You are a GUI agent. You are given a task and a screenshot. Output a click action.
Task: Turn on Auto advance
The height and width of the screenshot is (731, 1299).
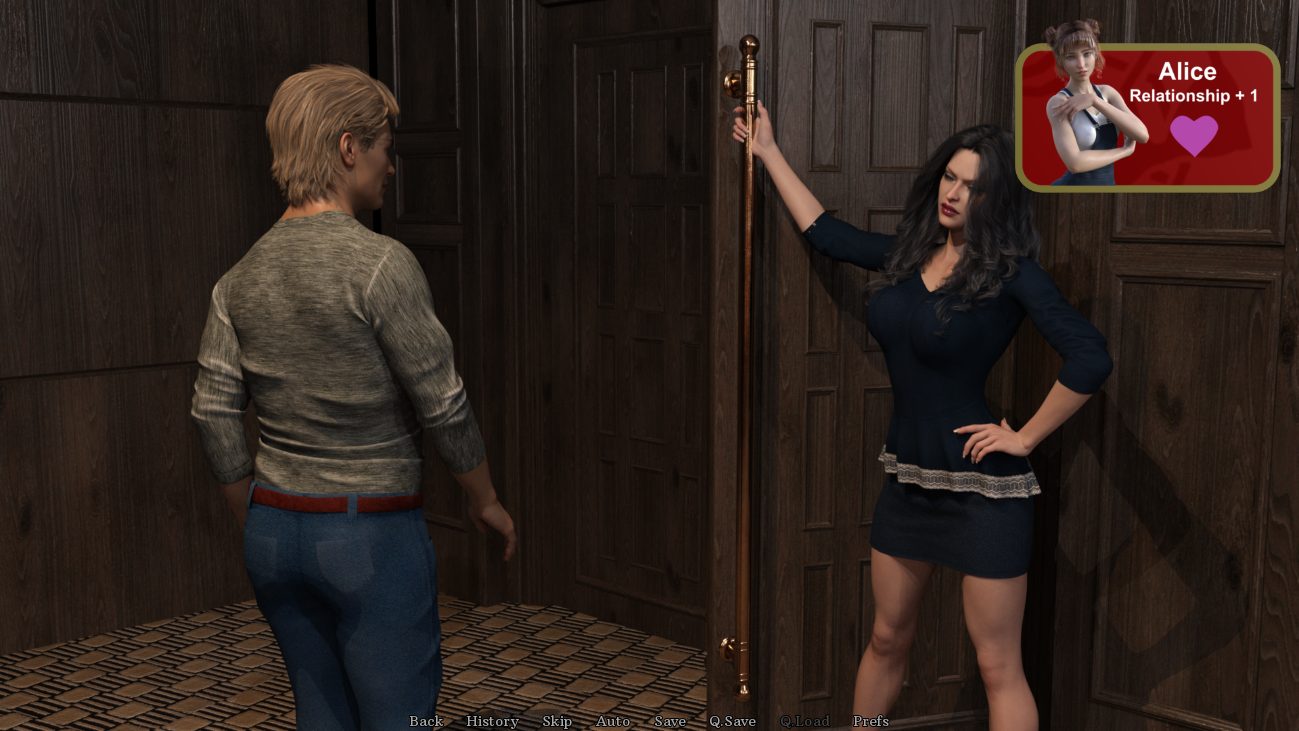coord(613,721)
